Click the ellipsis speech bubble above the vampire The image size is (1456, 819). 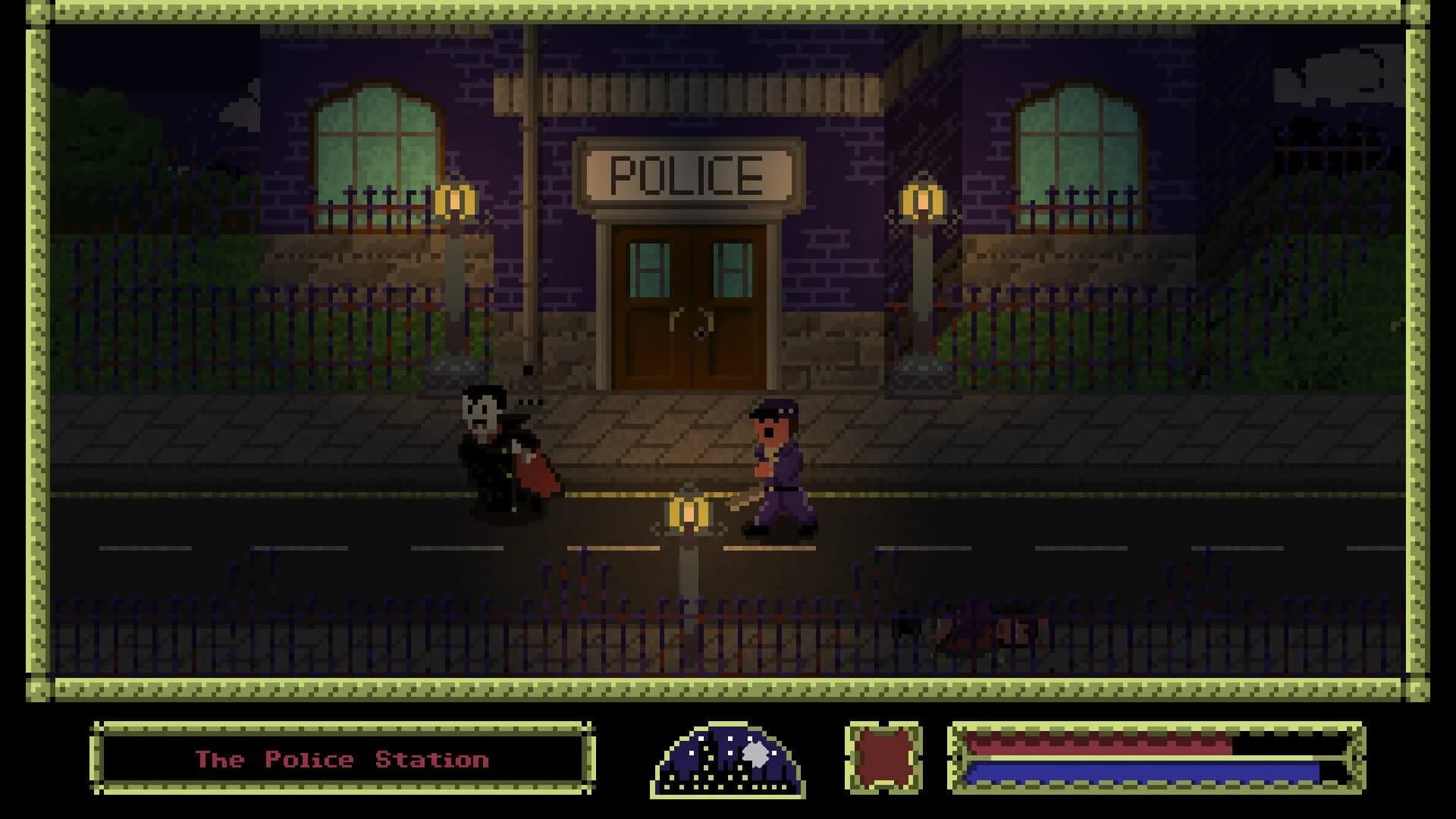click(531, 402)
